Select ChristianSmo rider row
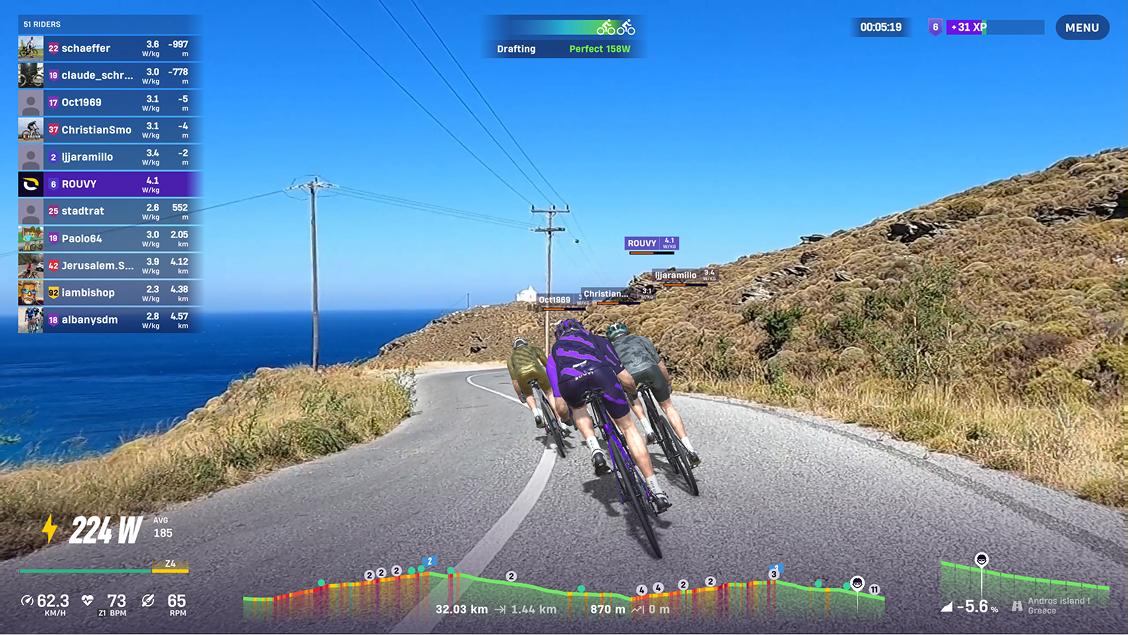 coord(110,130)
